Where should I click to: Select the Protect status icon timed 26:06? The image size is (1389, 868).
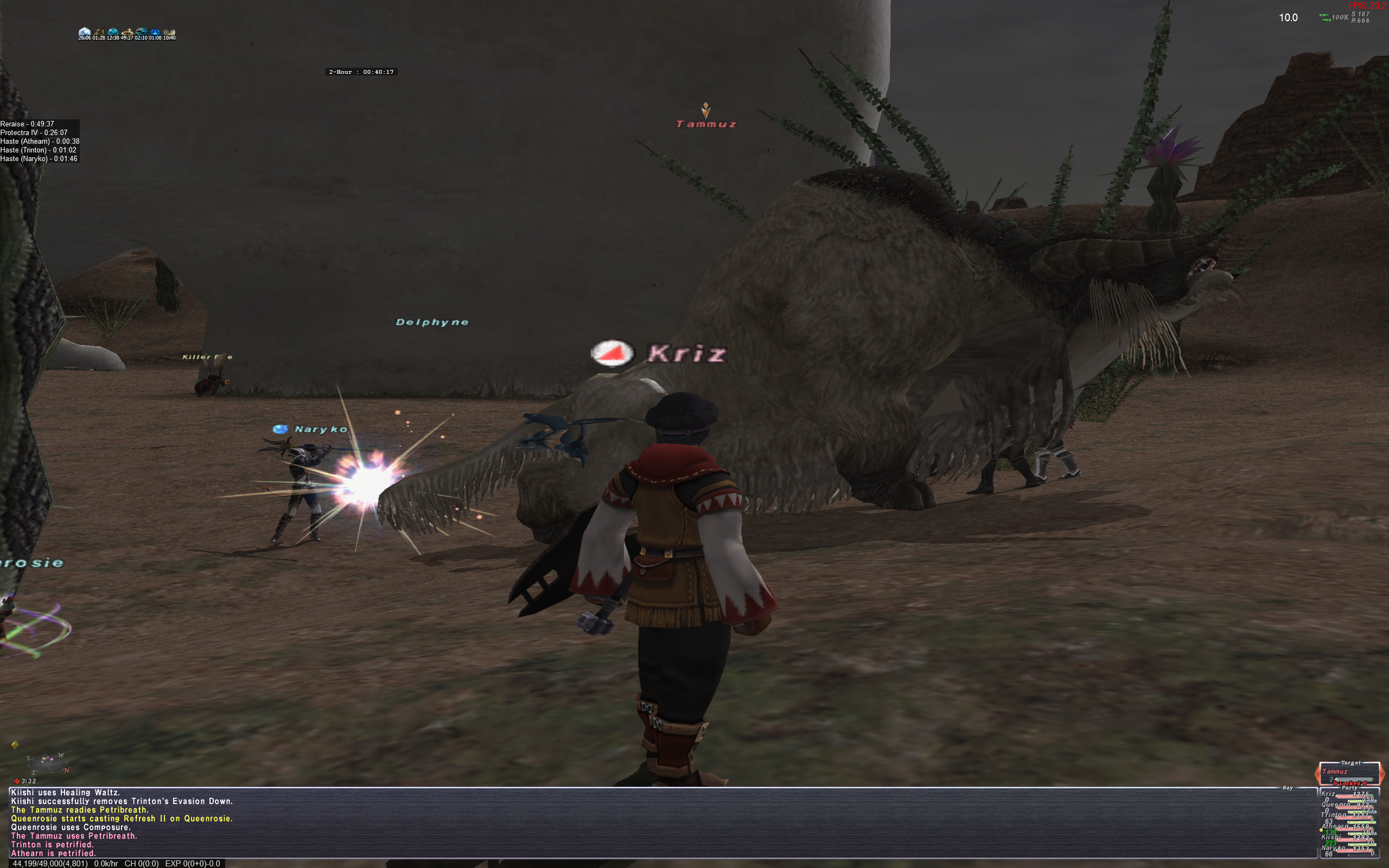[x=85, y=31]
